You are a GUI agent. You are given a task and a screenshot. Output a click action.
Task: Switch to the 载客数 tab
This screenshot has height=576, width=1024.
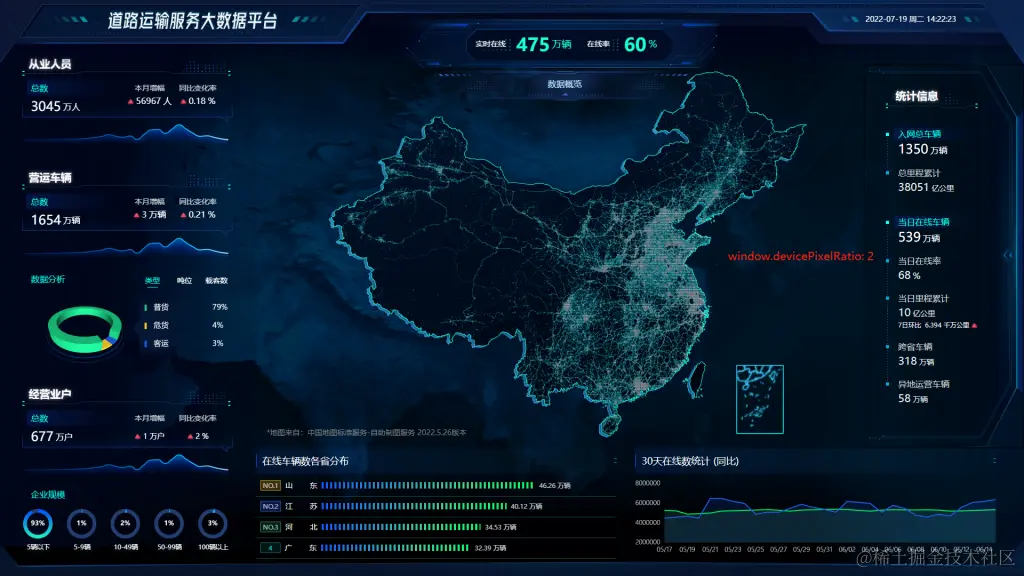pyautogui.click(x=216, y=281)
